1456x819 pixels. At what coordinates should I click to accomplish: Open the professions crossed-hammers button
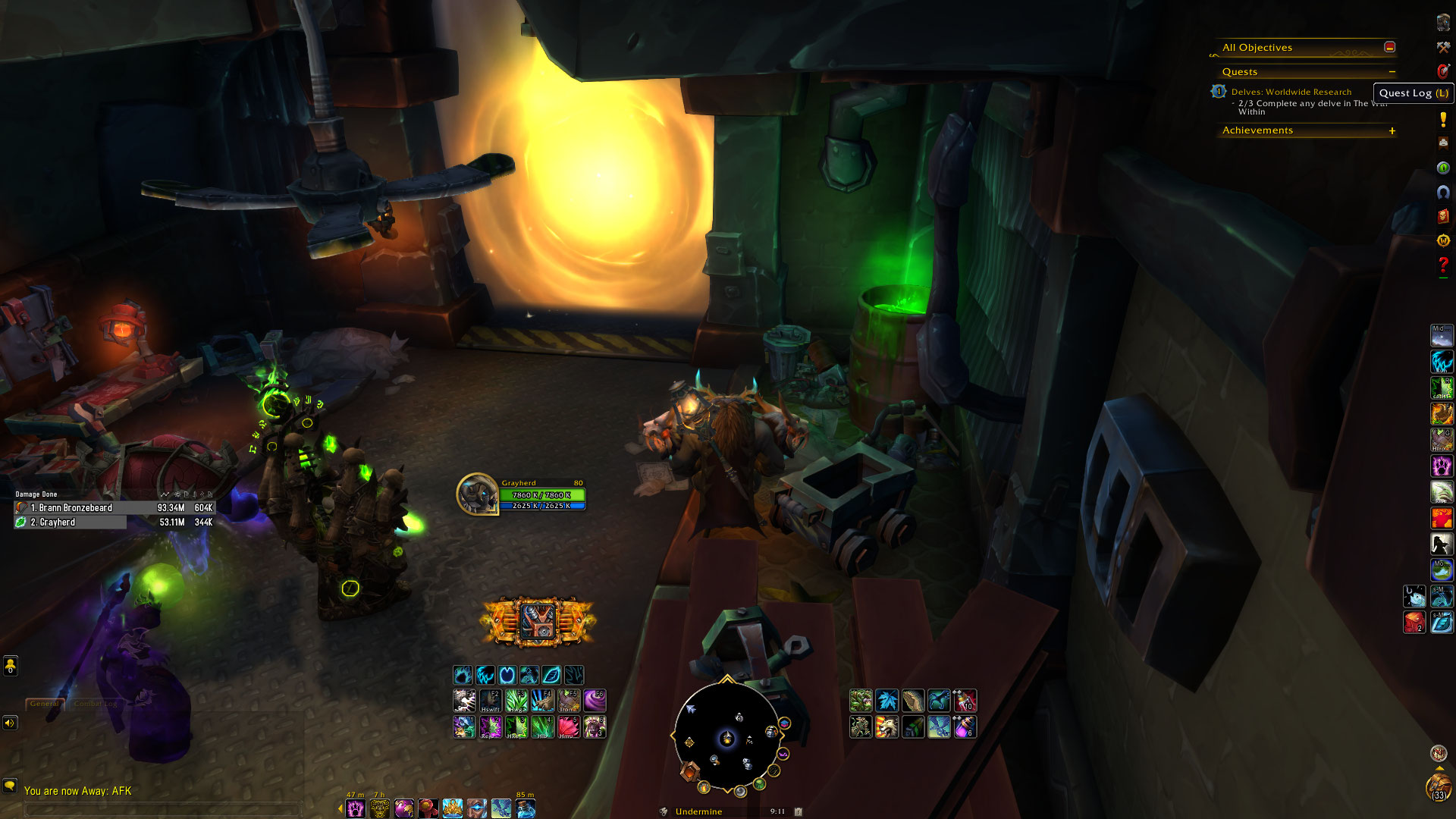[x=1442, y=47]
